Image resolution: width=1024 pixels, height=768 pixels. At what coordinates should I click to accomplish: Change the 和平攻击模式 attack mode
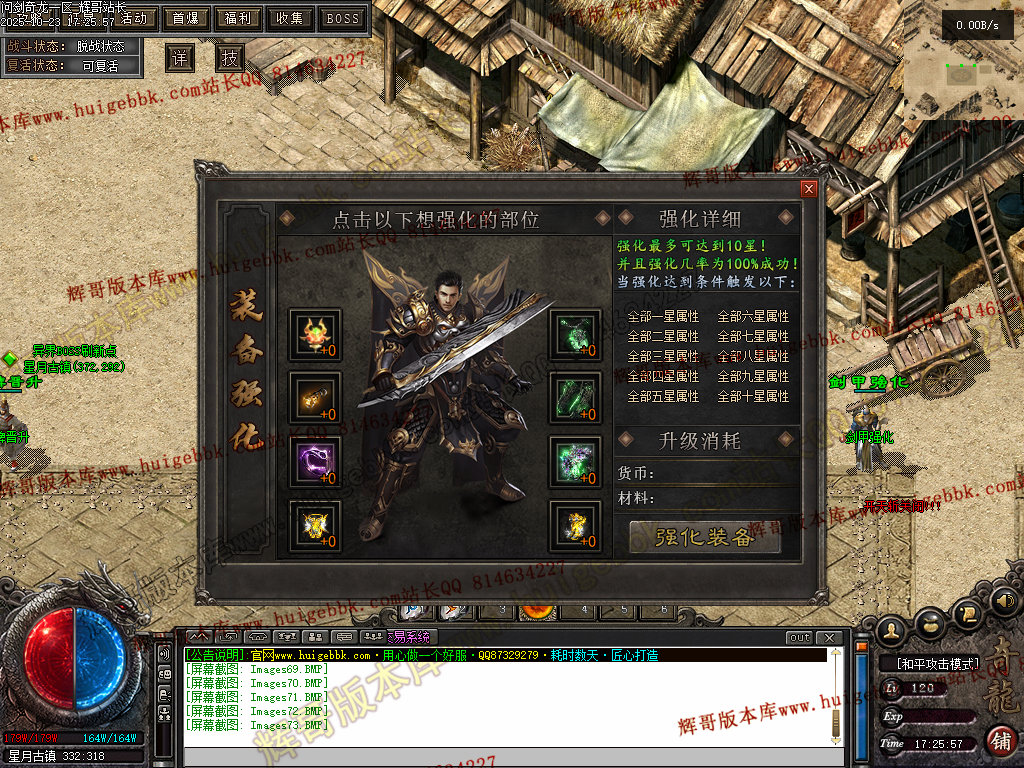pyautogui.click(x=930, y=663)
